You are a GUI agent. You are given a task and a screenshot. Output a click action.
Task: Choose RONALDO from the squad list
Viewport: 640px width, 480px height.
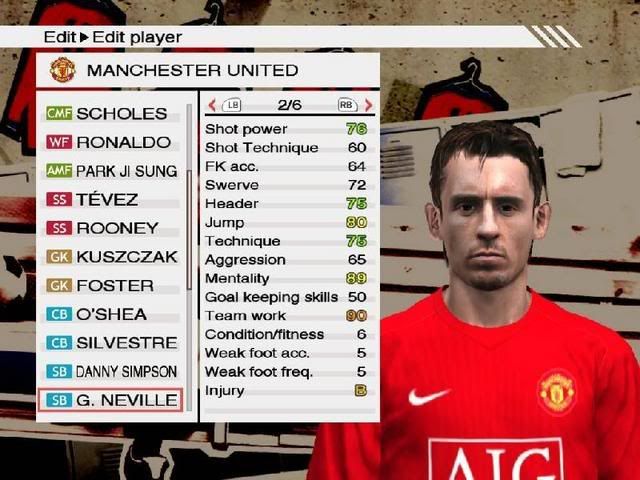(x=110, y=142)
